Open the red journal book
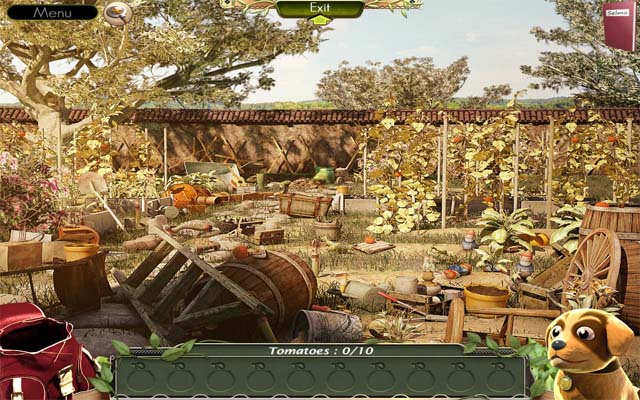Viewport: 640px width, 400px height. point(619,24)
